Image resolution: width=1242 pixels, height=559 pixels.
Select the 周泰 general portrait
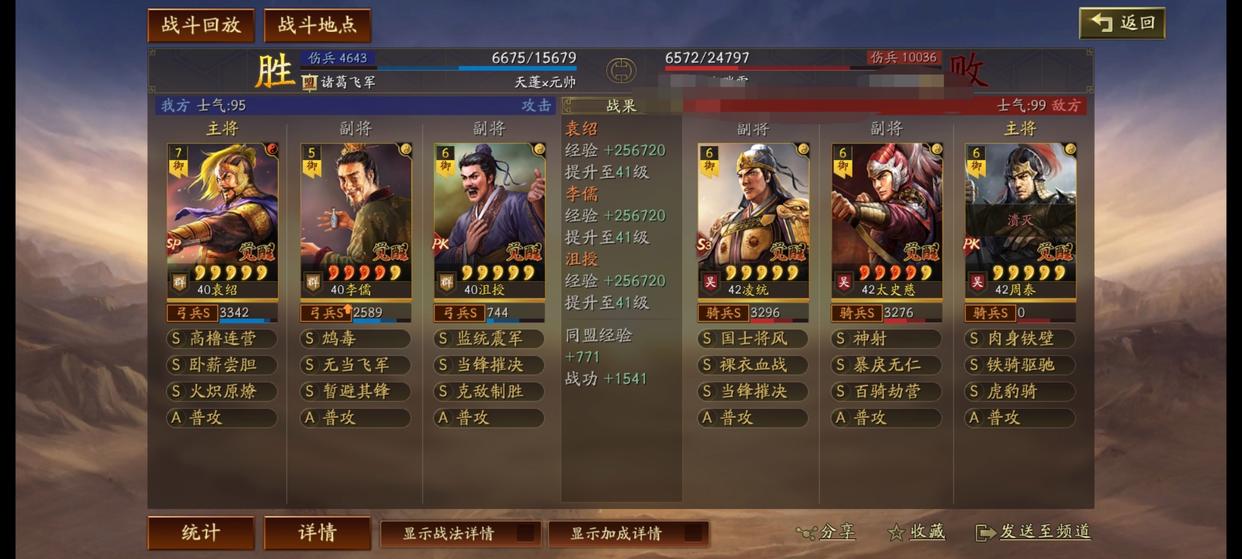tap(1020, 215)
